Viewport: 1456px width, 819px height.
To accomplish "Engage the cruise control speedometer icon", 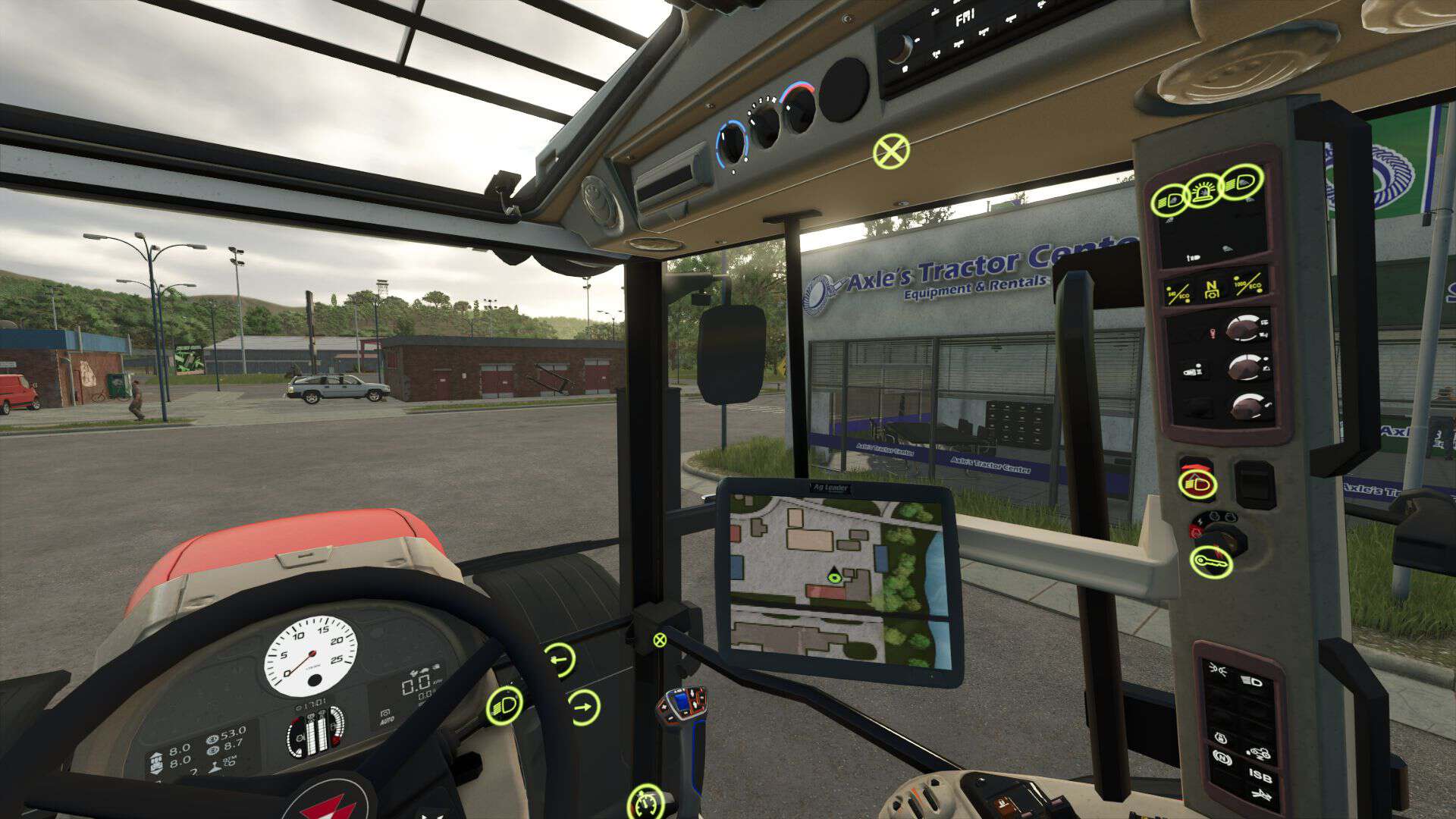I will pyautogui.click(x=645, y=801).
